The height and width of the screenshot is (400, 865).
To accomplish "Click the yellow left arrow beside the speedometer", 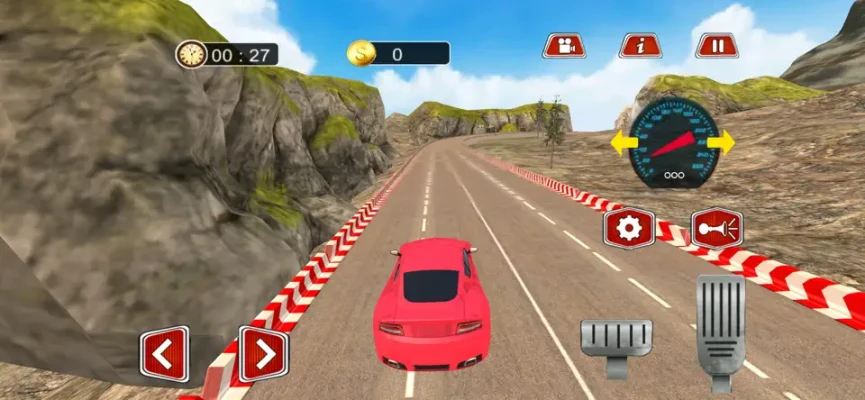I will click(x=623, y=144).
